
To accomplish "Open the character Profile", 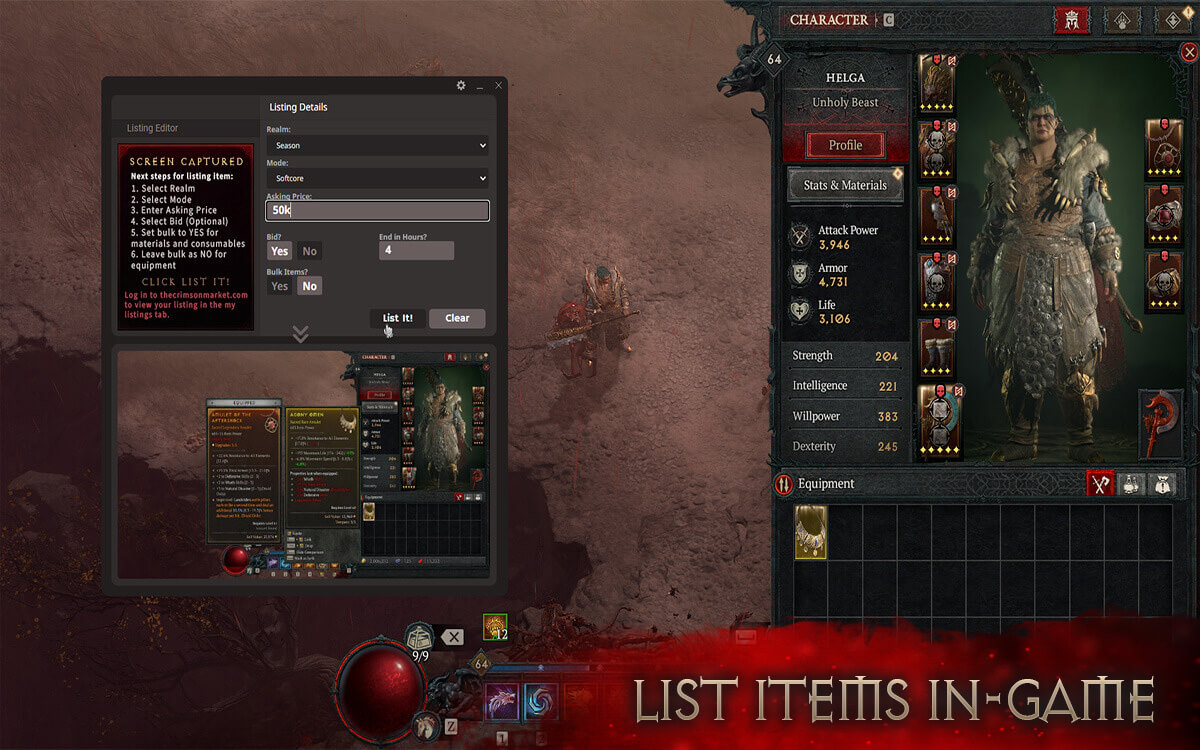I will point(845,145).
